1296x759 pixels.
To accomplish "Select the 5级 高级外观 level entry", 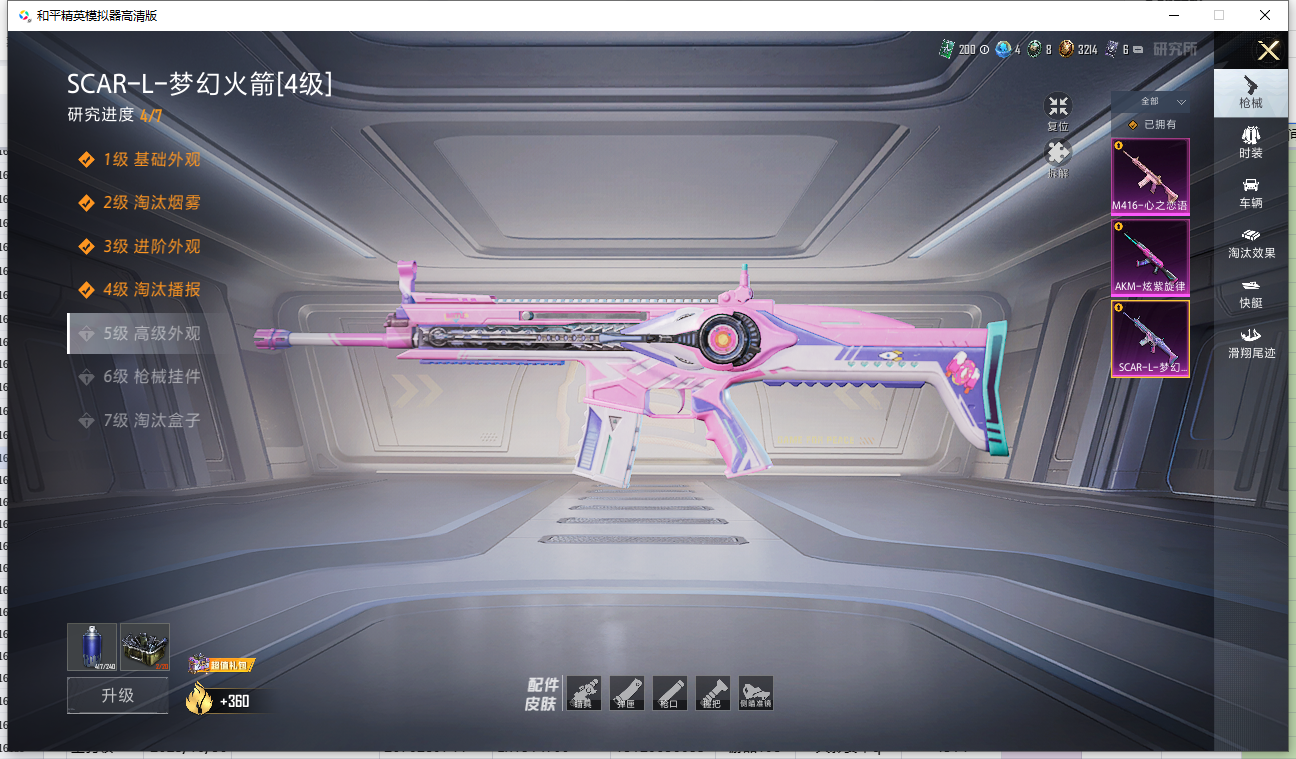I will [x=151, y=334].
